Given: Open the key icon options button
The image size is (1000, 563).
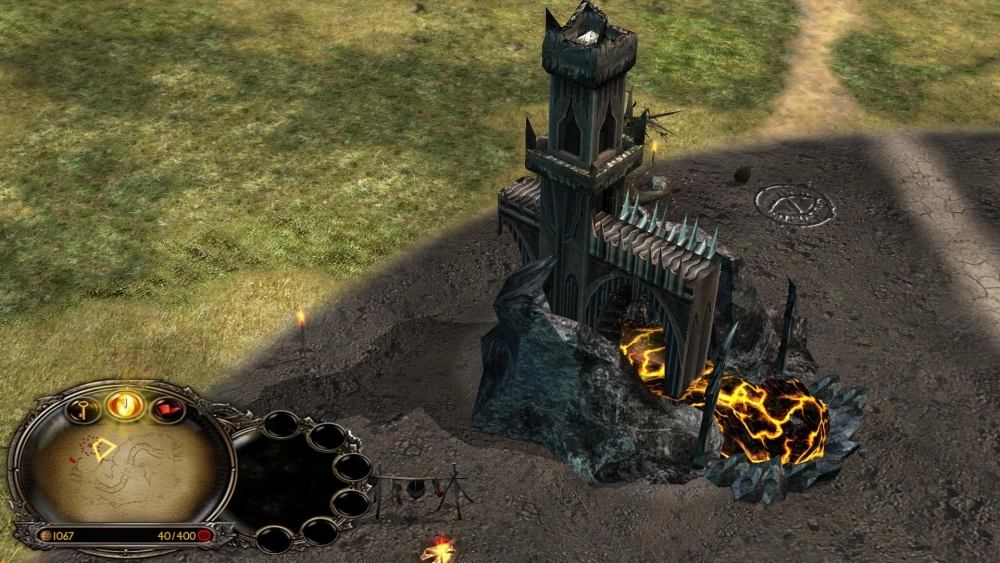Looking at the screenshot, I should click(84, 409).
